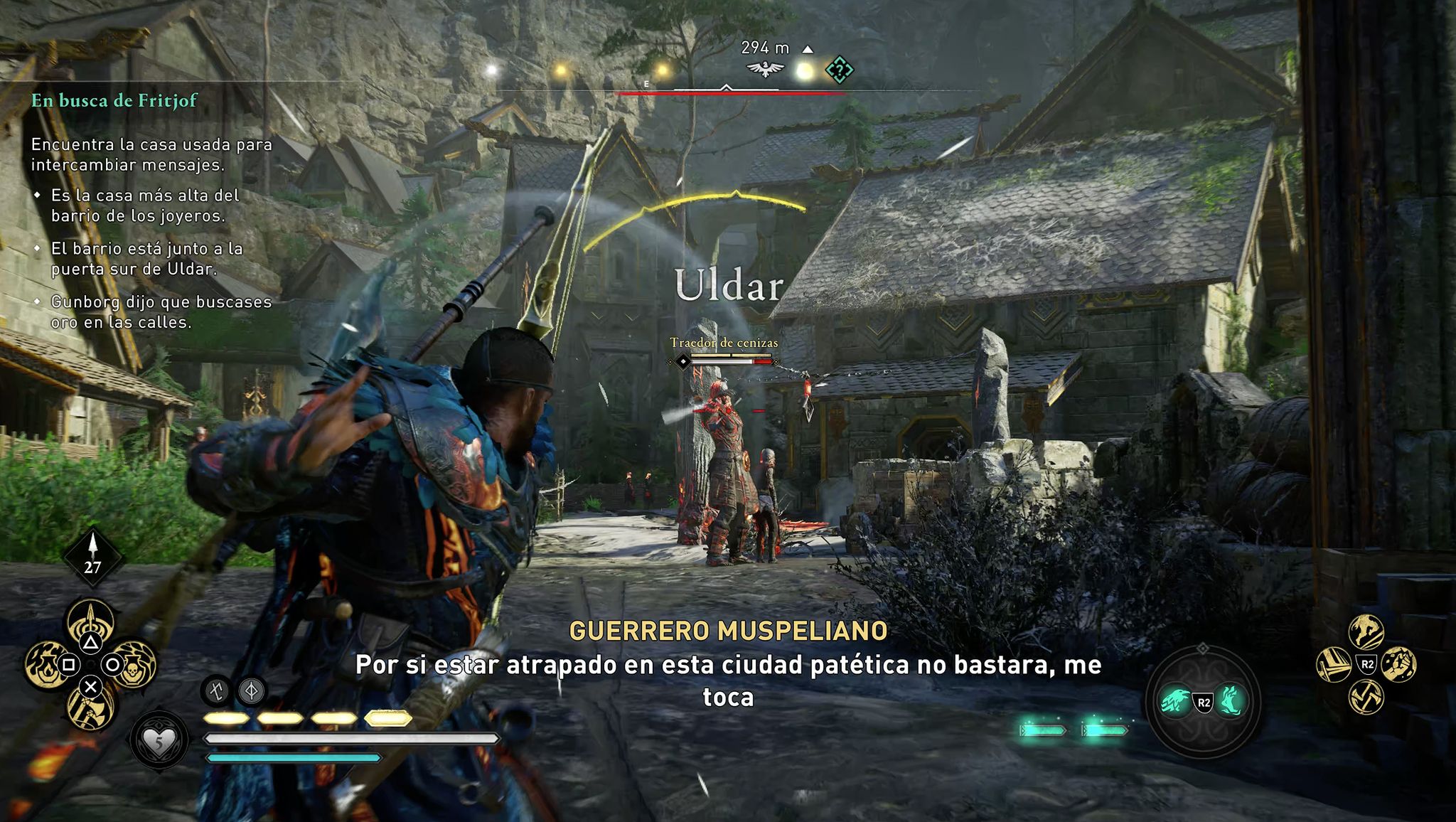Image resolution: width=1456 pixels, height=822 pixels.
Task: Open the En busca de Fritjof quest tracker
Action: pyautogui.click(x=114, y=101)
